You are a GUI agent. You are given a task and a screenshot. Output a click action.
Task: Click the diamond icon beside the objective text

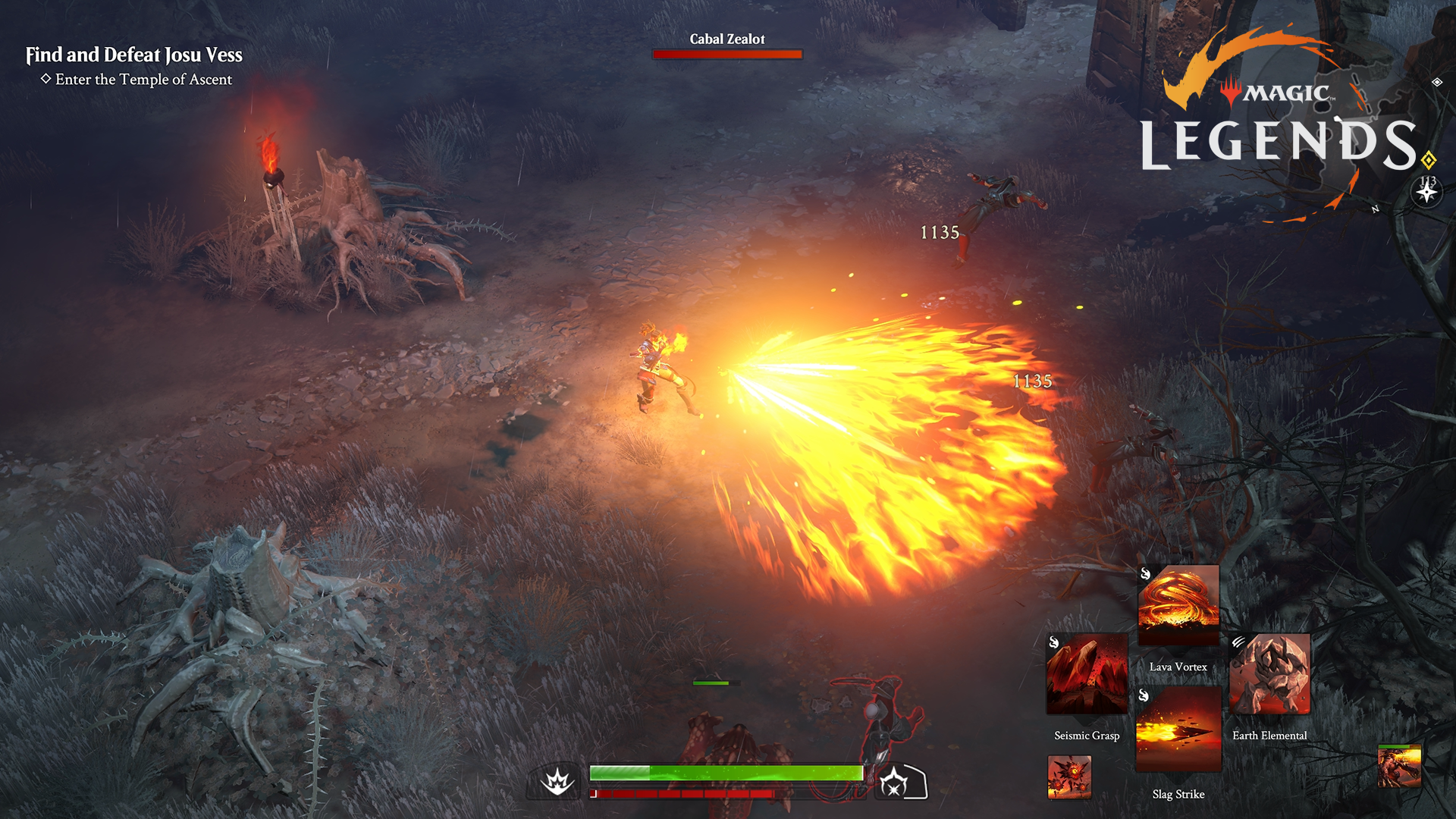pos(47,80)
